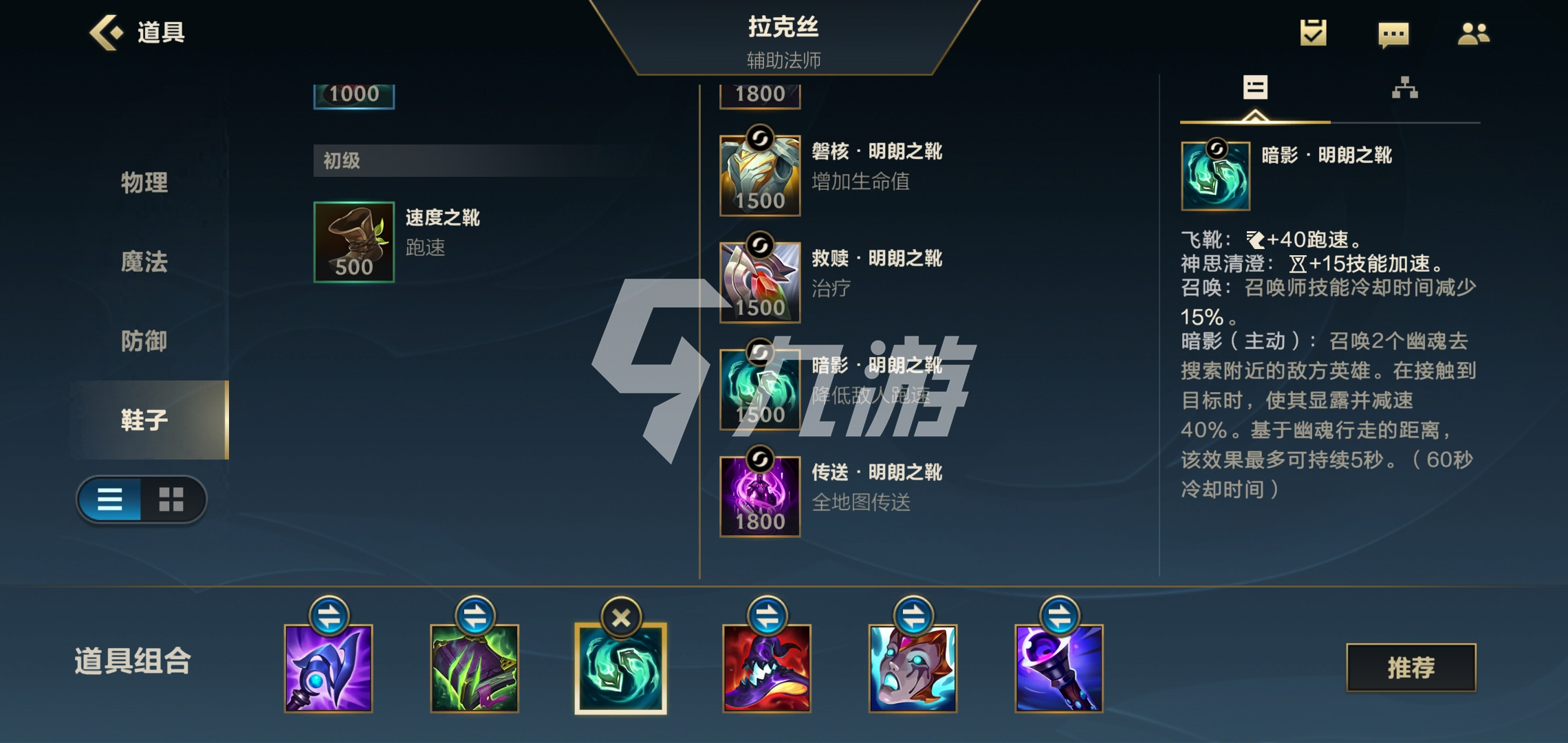The height and width of the screenshot is (743, 1568).
Task: Open the item build path tree tab
Action: coord(1406,88)
